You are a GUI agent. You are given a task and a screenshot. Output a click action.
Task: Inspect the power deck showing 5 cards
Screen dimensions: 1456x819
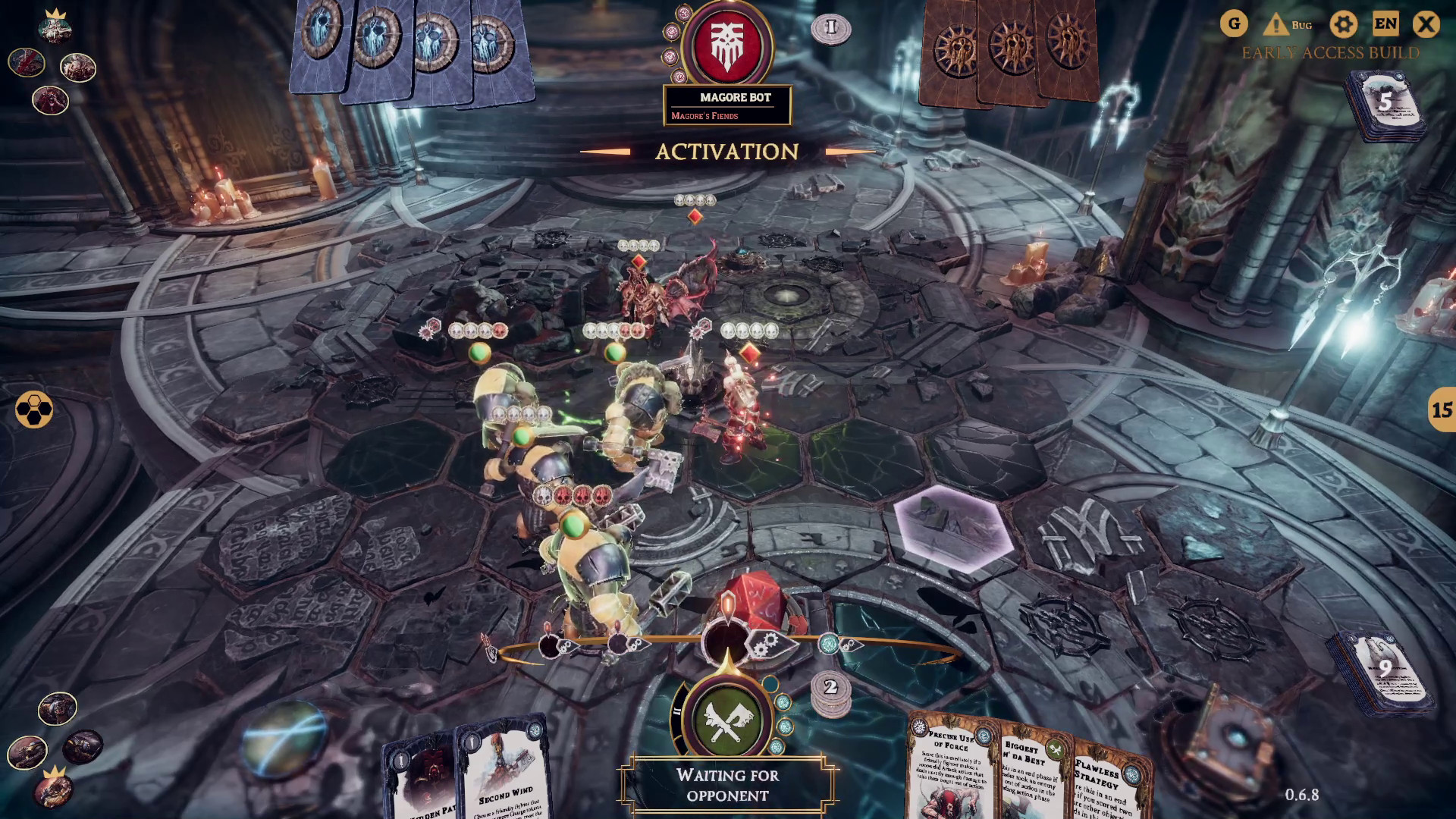pos(1384,106)
